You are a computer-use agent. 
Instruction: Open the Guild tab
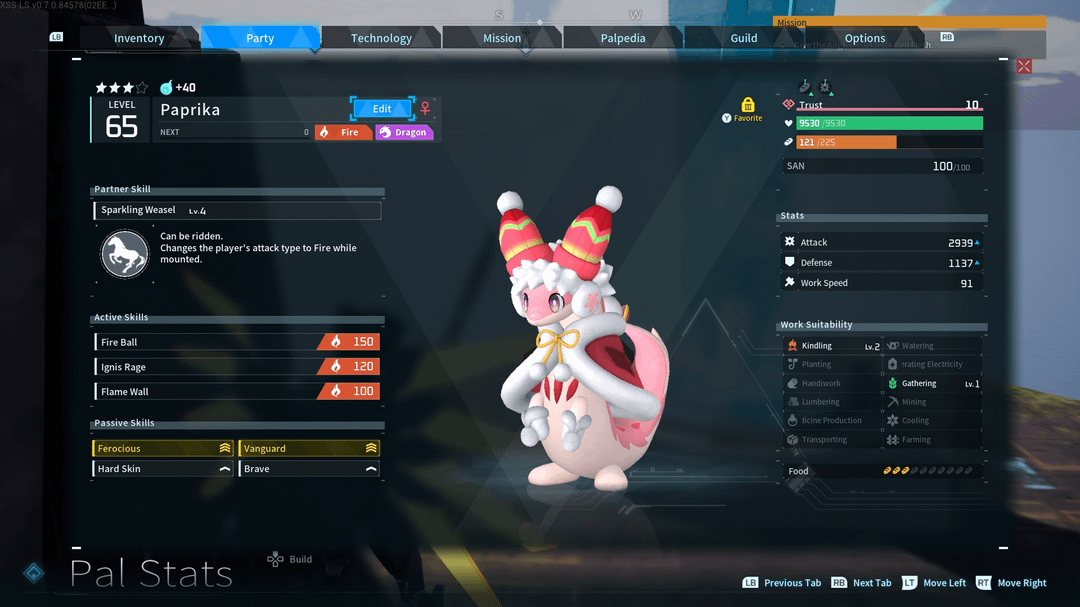click(744, 38)
